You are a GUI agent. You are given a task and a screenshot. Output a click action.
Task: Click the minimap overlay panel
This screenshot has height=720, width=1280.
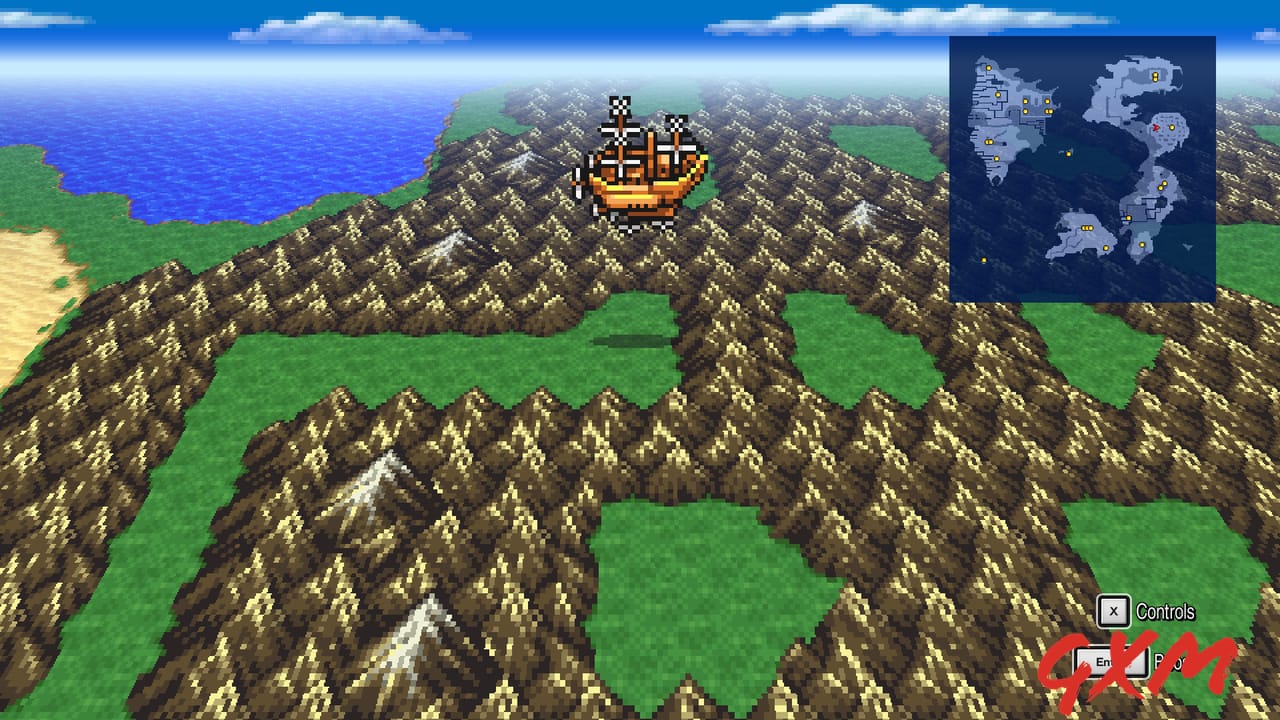[1082, 167]
